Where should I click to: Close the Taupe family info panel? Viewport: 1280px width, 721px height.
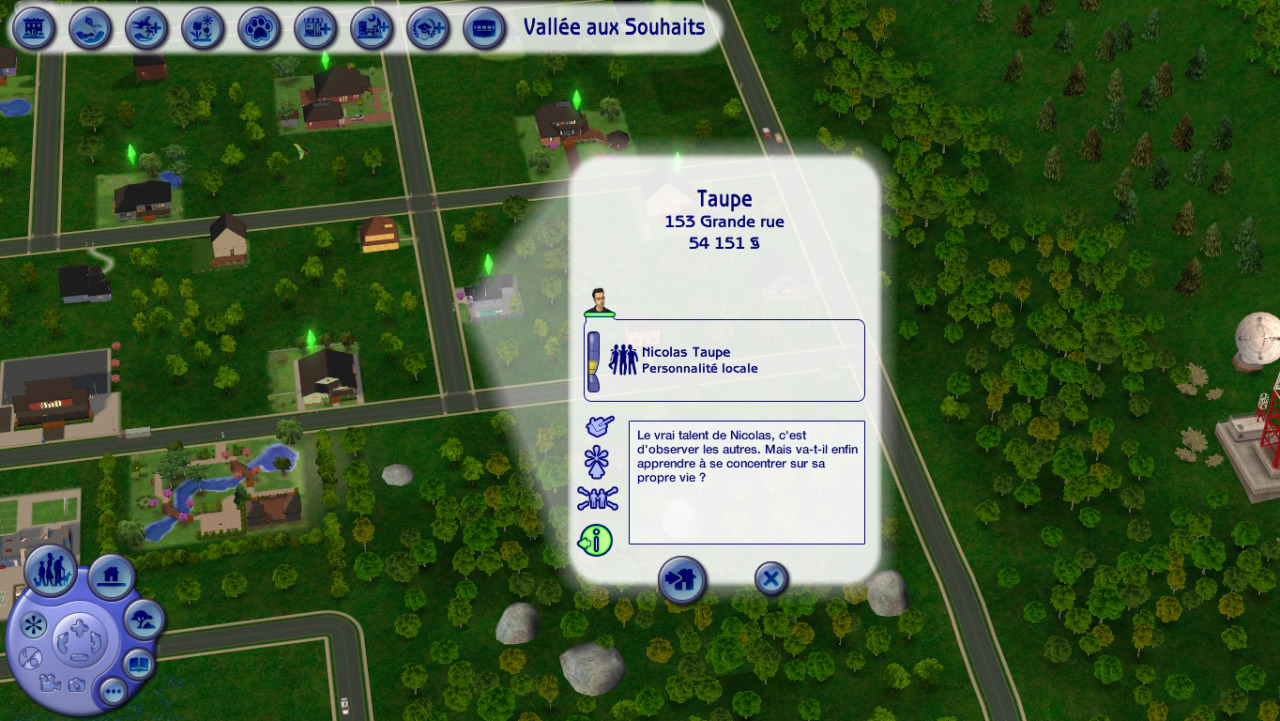point(771,578)
